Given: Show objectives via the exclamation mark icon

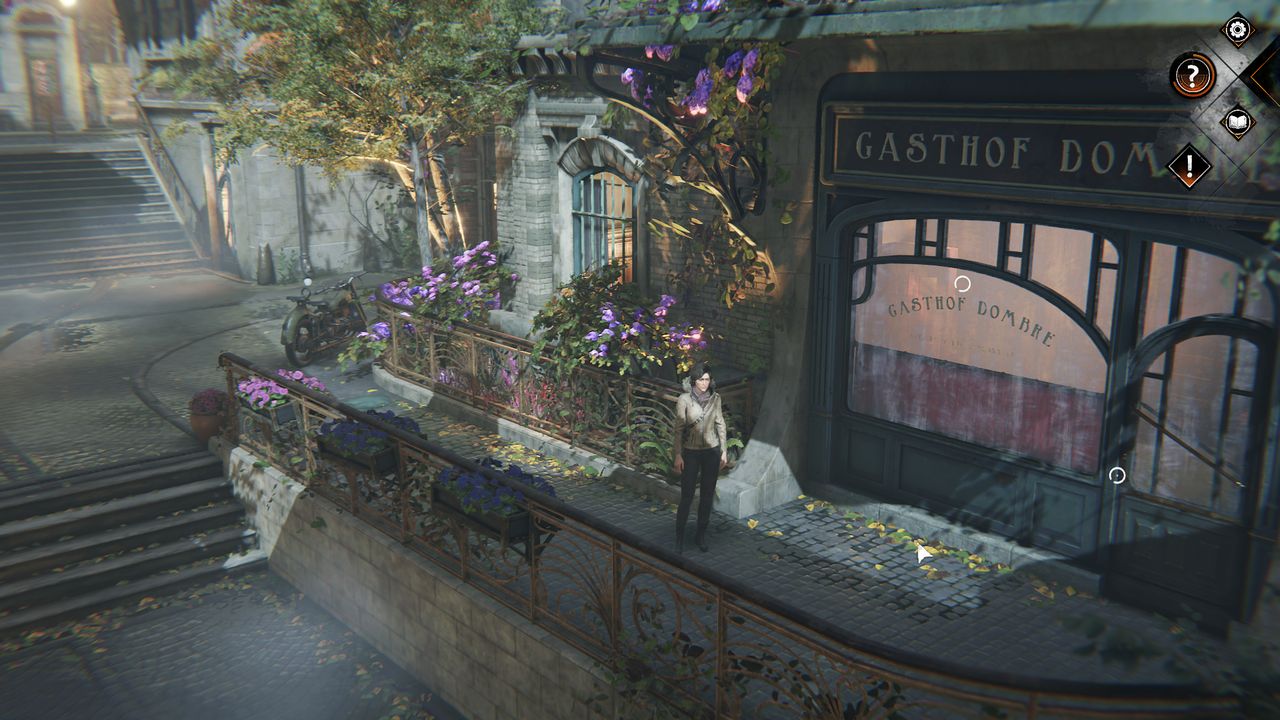Looking at the screenshot, I should [x=1190, y=166].
